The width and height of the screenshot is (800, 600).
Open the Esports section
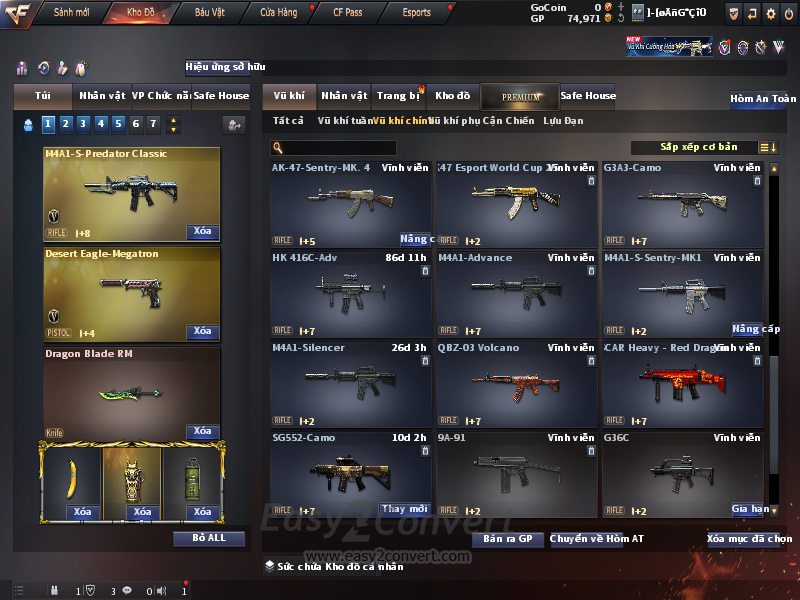point(416,13)
